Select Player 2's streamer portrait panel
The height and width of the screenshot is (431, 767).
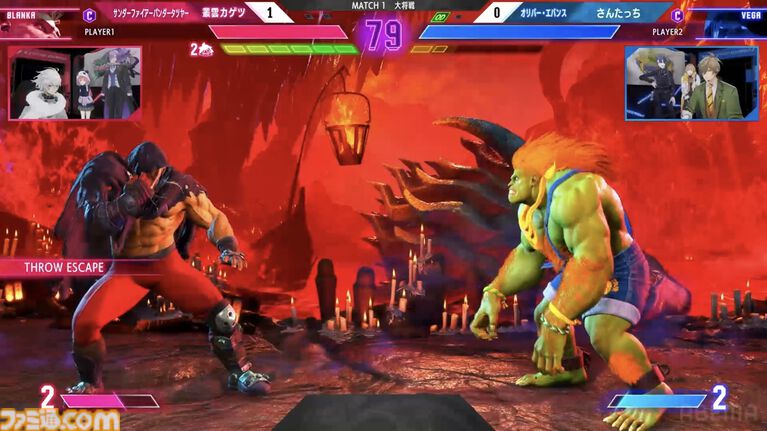click(x=691, y=83)
